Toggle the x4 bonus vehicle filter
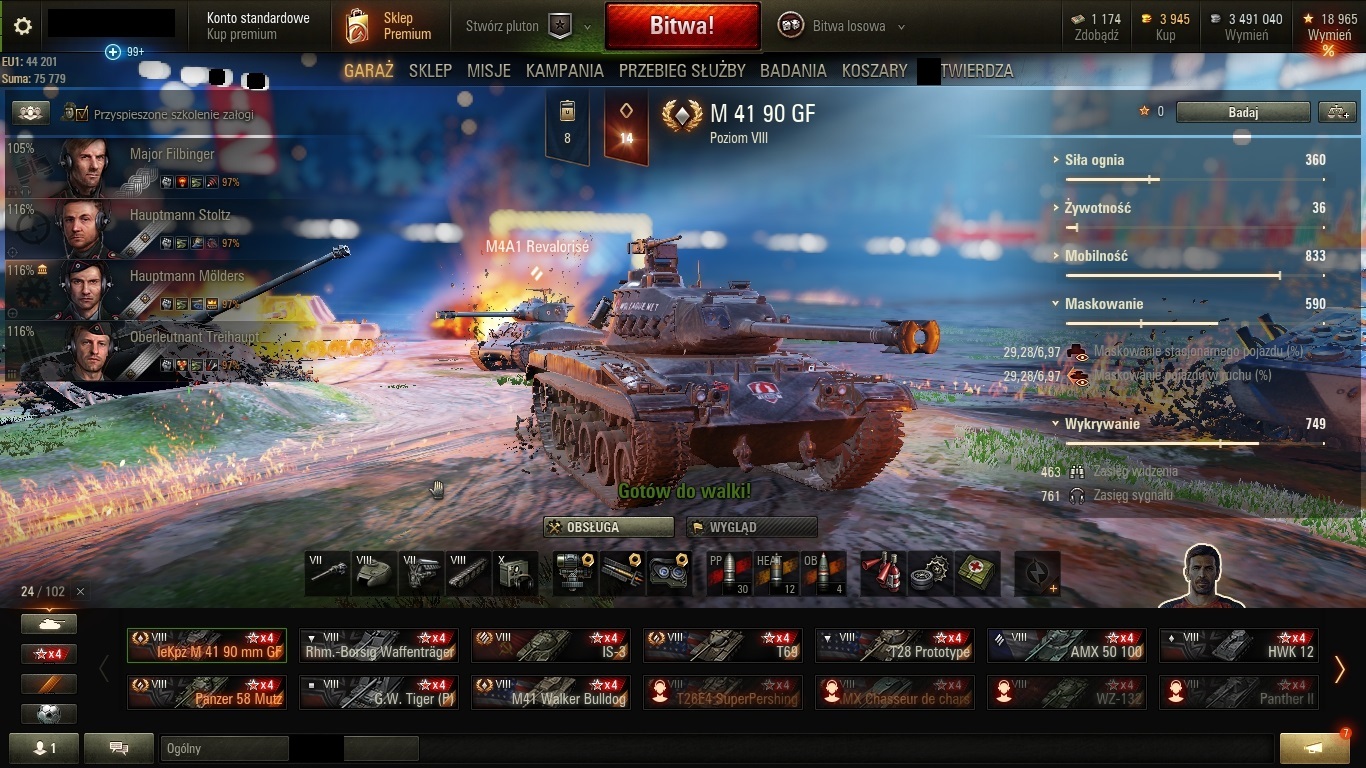1366x768 pixels. click(x=48, y=653)
